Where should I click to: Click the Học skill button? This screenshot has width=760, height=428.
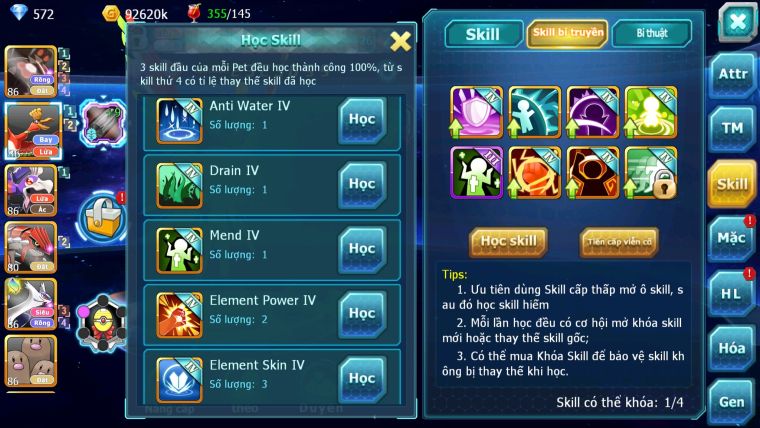[509, 242]
